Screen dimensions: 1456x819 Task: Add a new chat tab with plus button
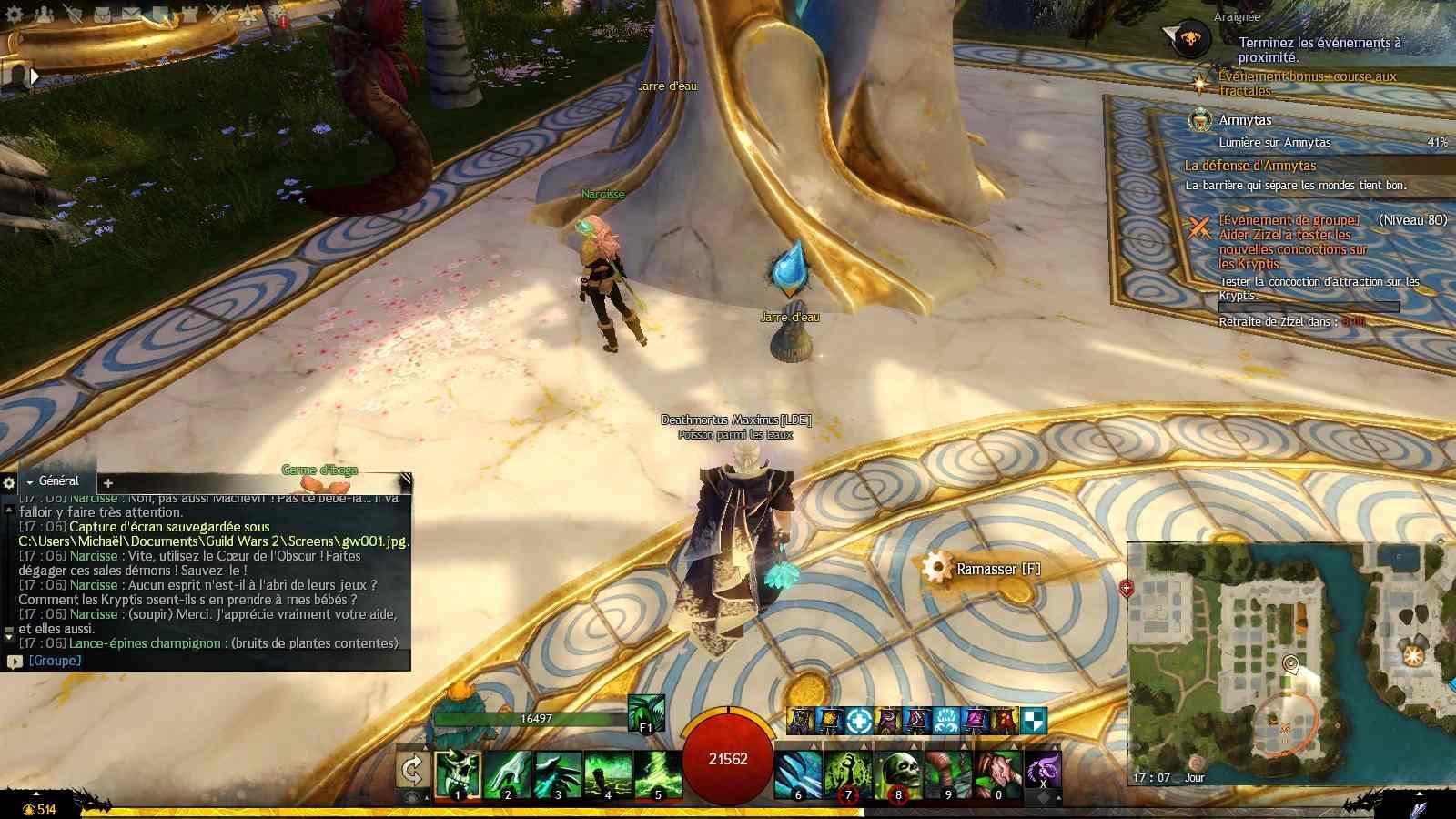pos(108,483)
